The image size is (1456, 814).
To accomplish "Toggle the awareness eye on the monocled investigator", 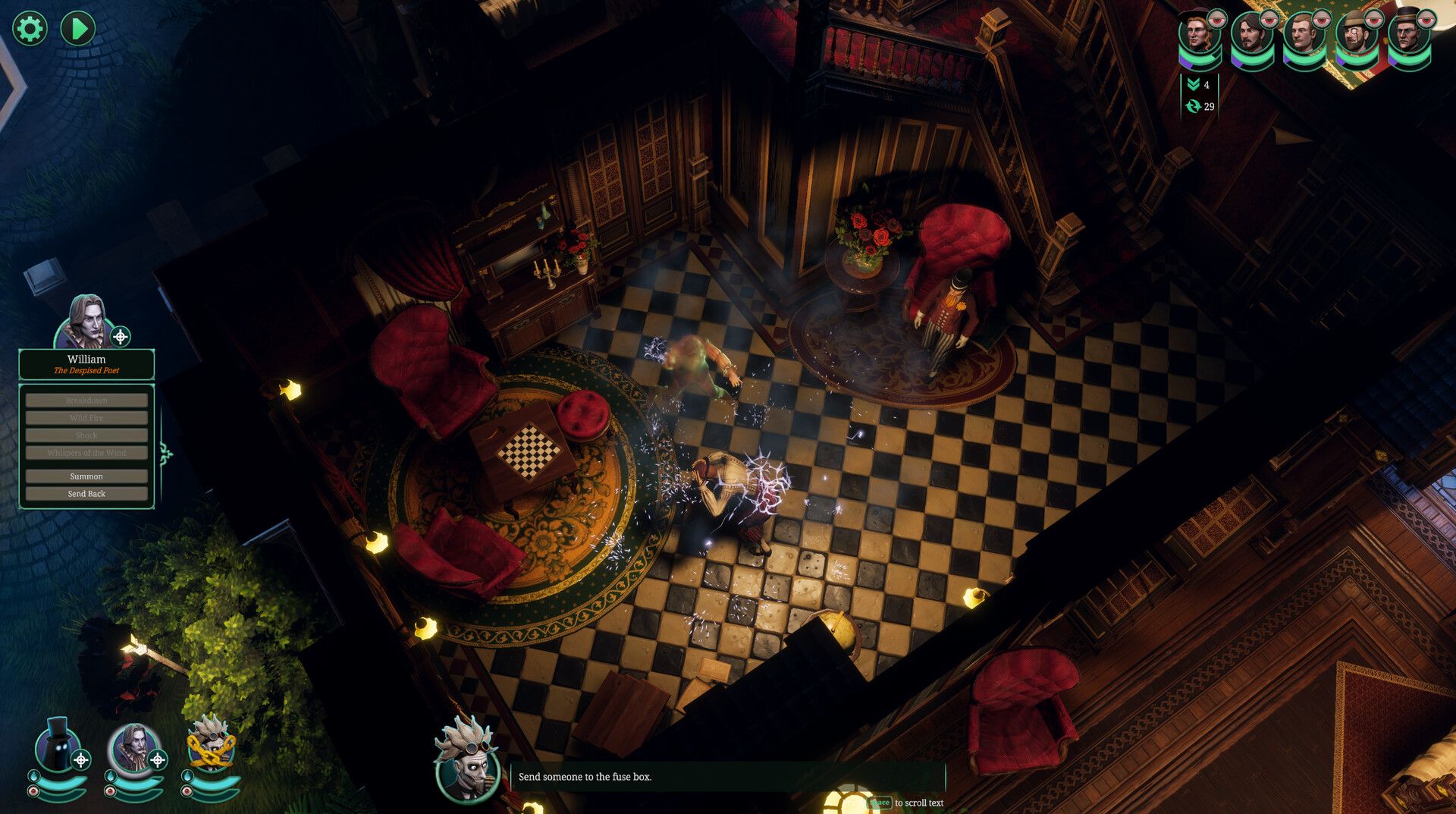I will tap(1374, 19).
